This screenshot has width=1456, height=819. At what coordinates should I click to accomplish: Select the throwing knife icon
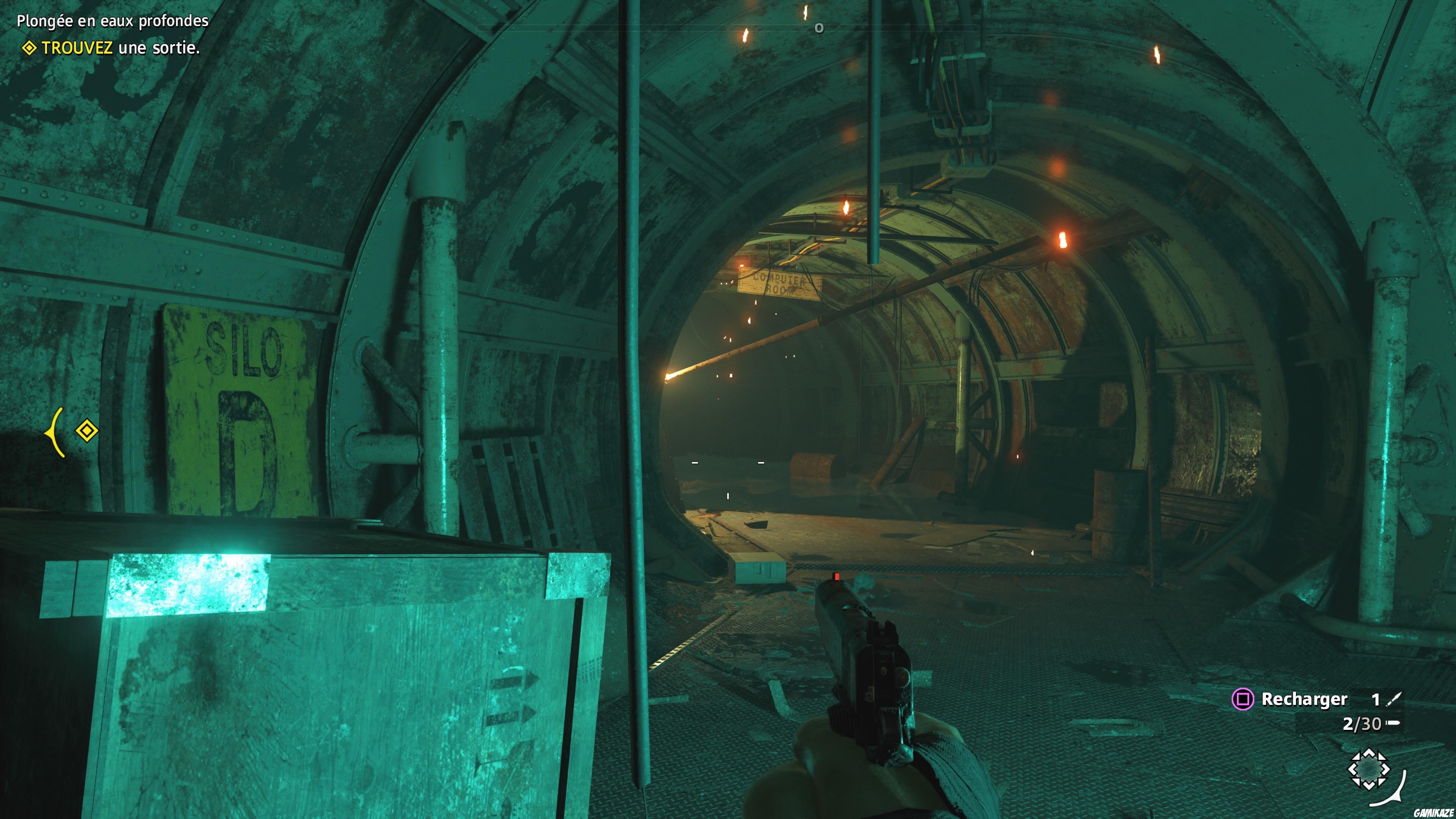click(1394, 700)
